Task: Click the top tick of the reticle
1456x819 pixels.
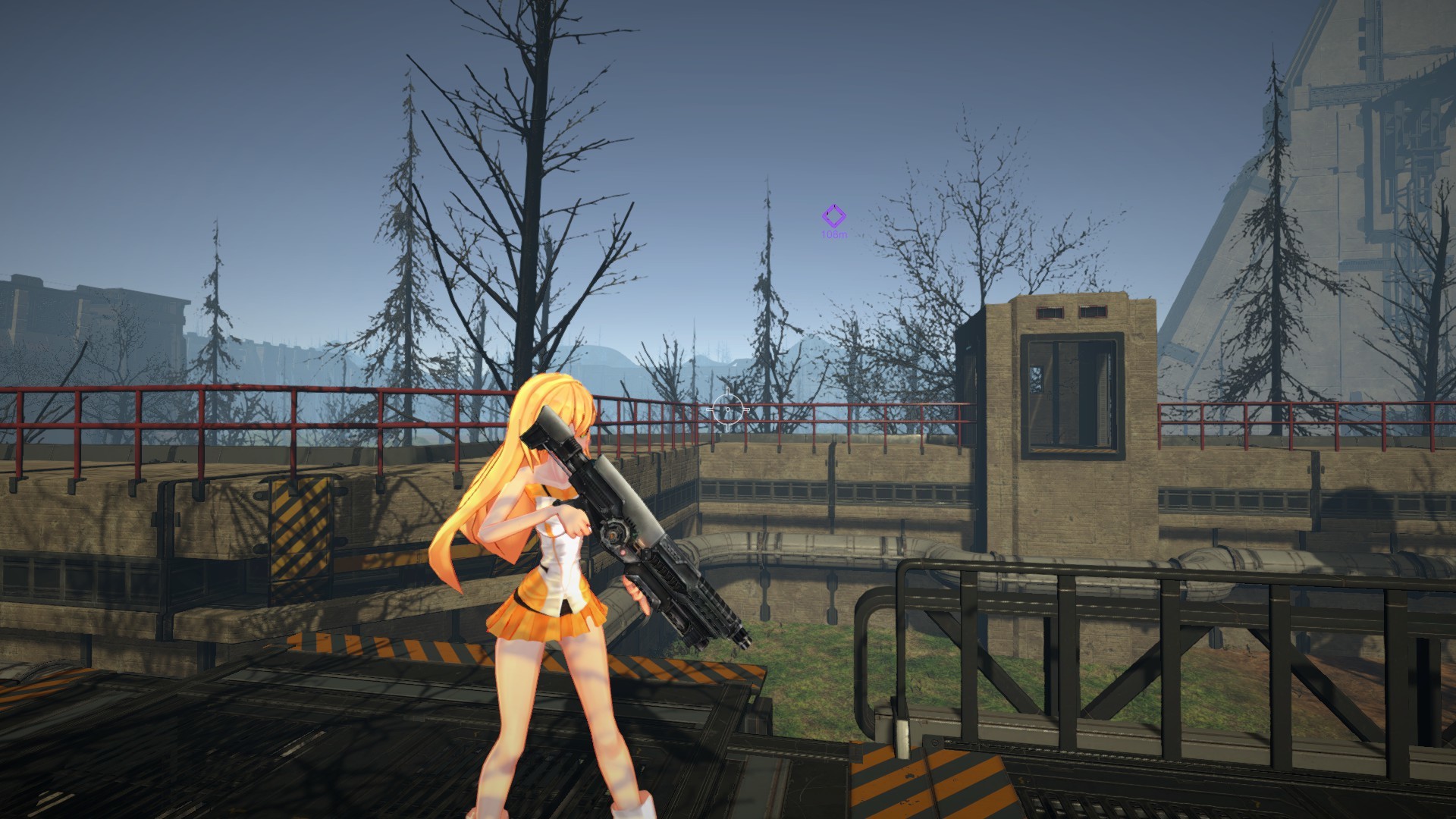Action: pyautogui.click(x=727, y=391)
